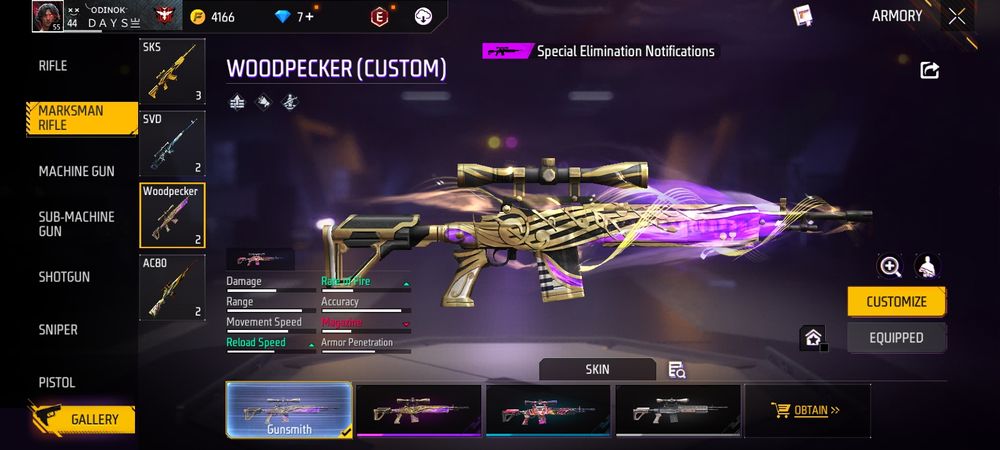
Task: Click the CUSTOMIZE button
Action: (896, 301)
